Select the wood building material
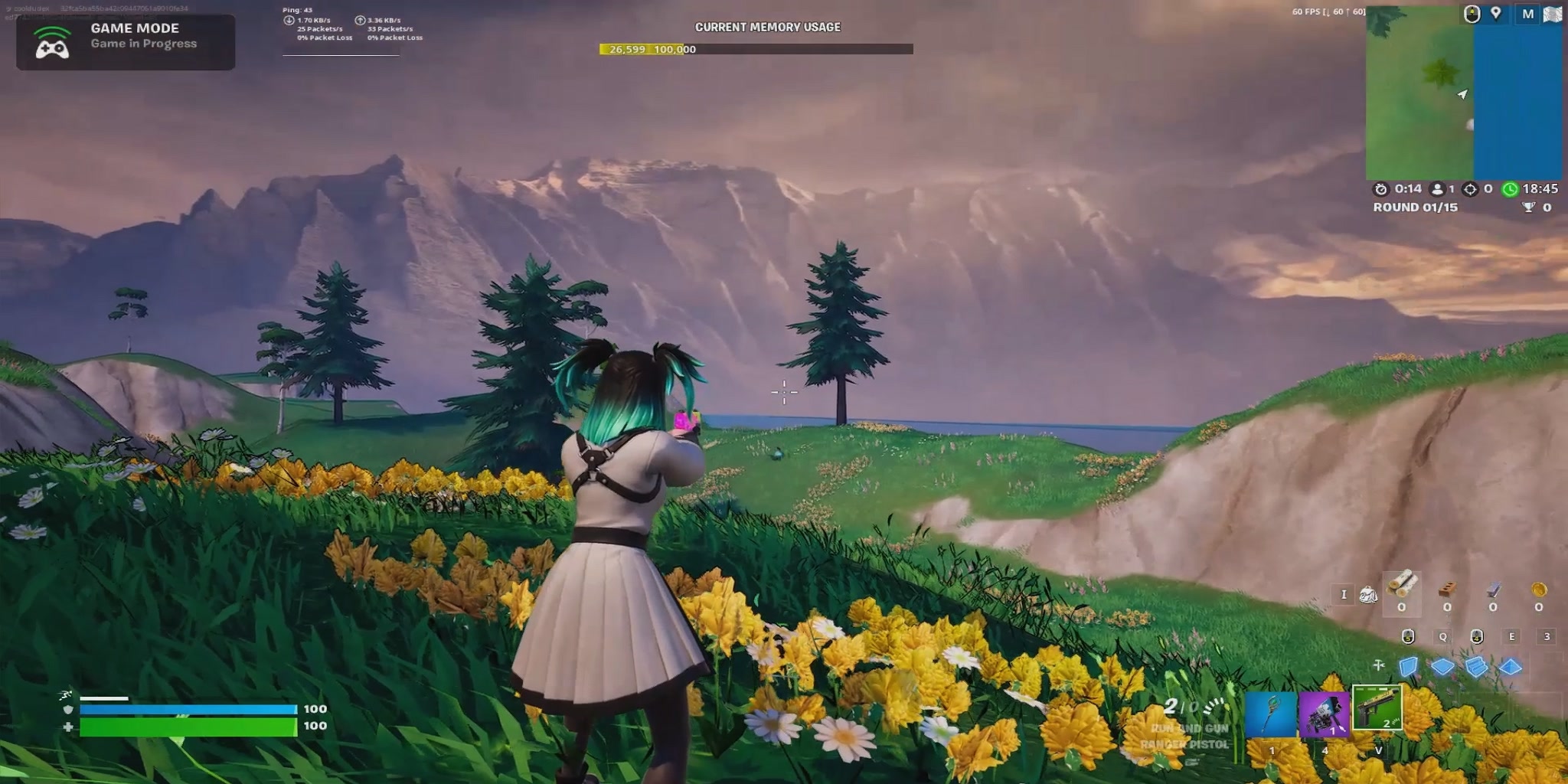 1402,588
